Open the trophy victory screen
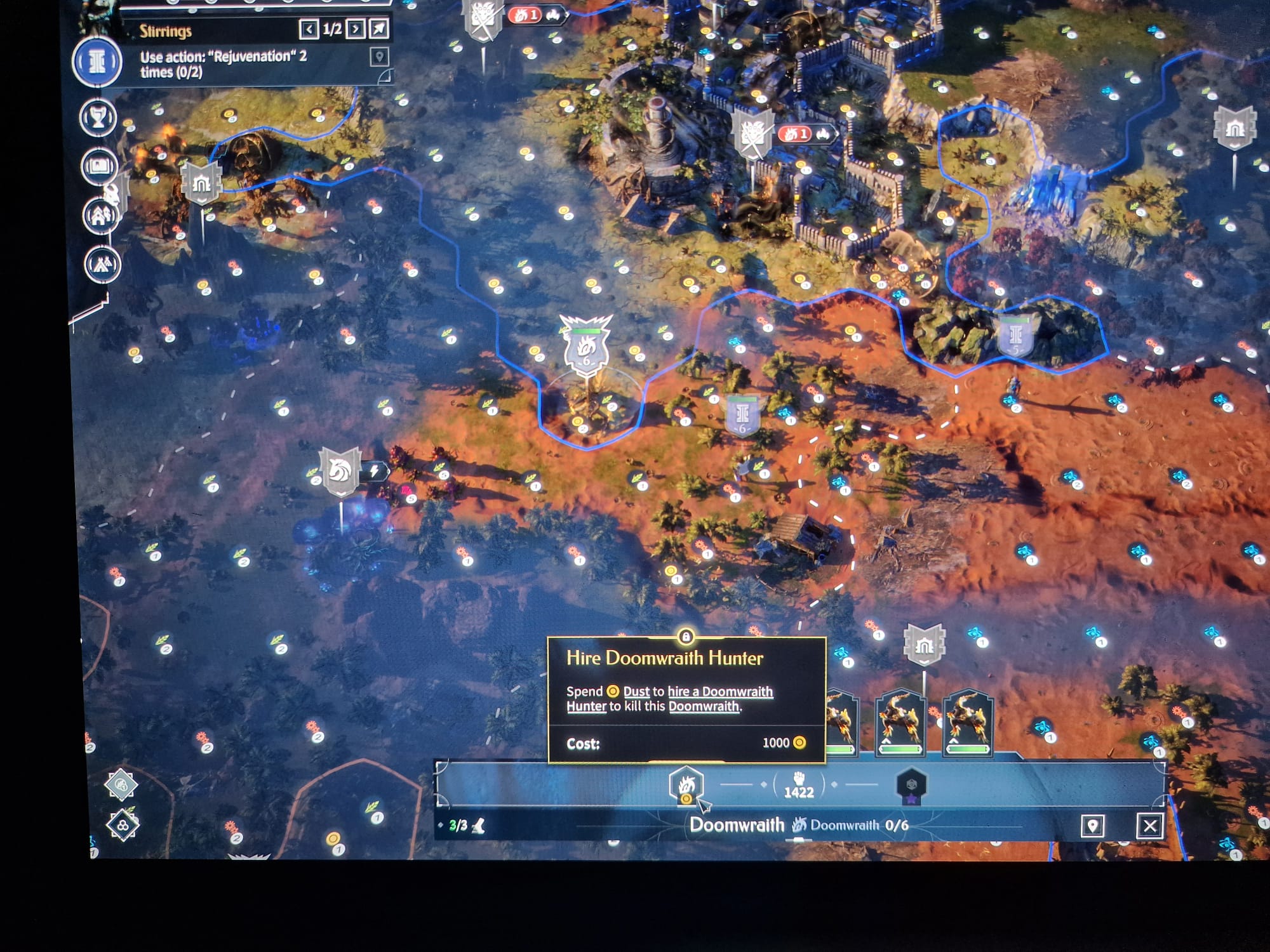This screenshot has width=1270, height=952. pyautogui.click(x=98, y=117)
